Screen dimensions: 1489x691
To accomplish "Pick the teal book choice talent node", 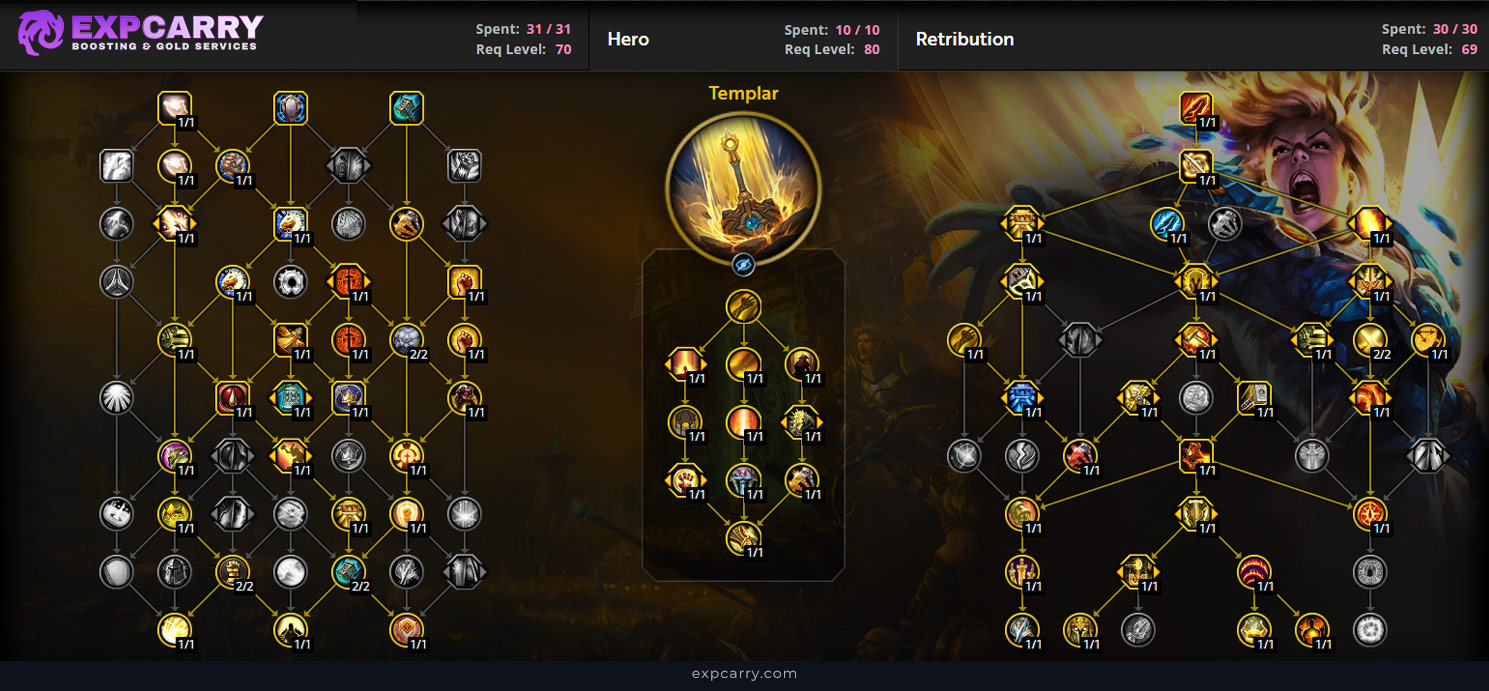I will 291,398.
